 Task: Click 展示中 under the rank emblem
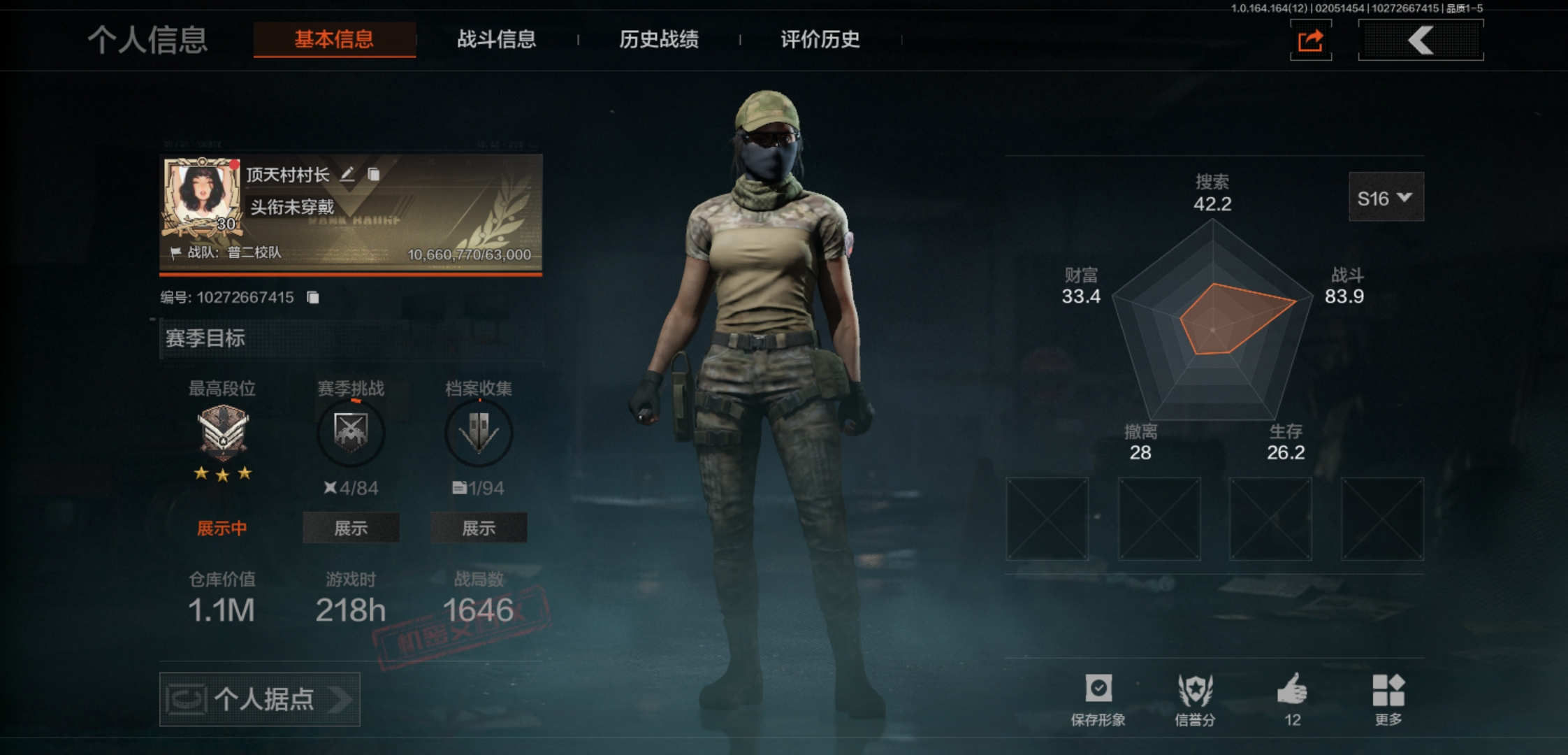(221, 530)
